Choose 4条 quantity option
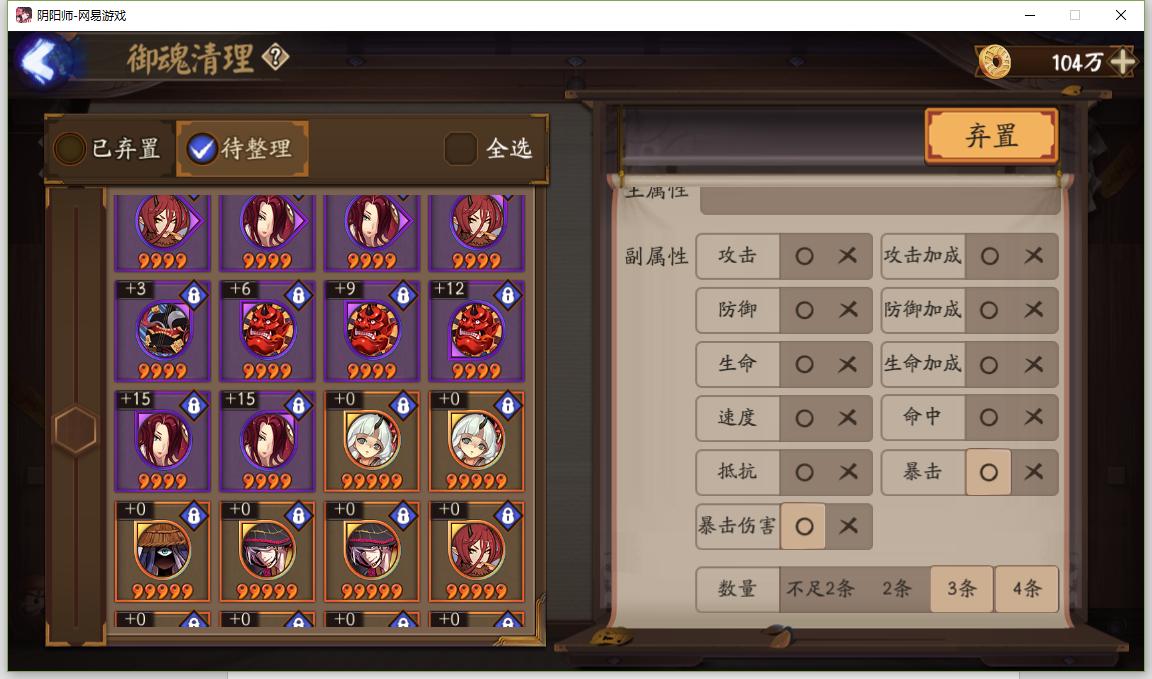 [1026, 589]
